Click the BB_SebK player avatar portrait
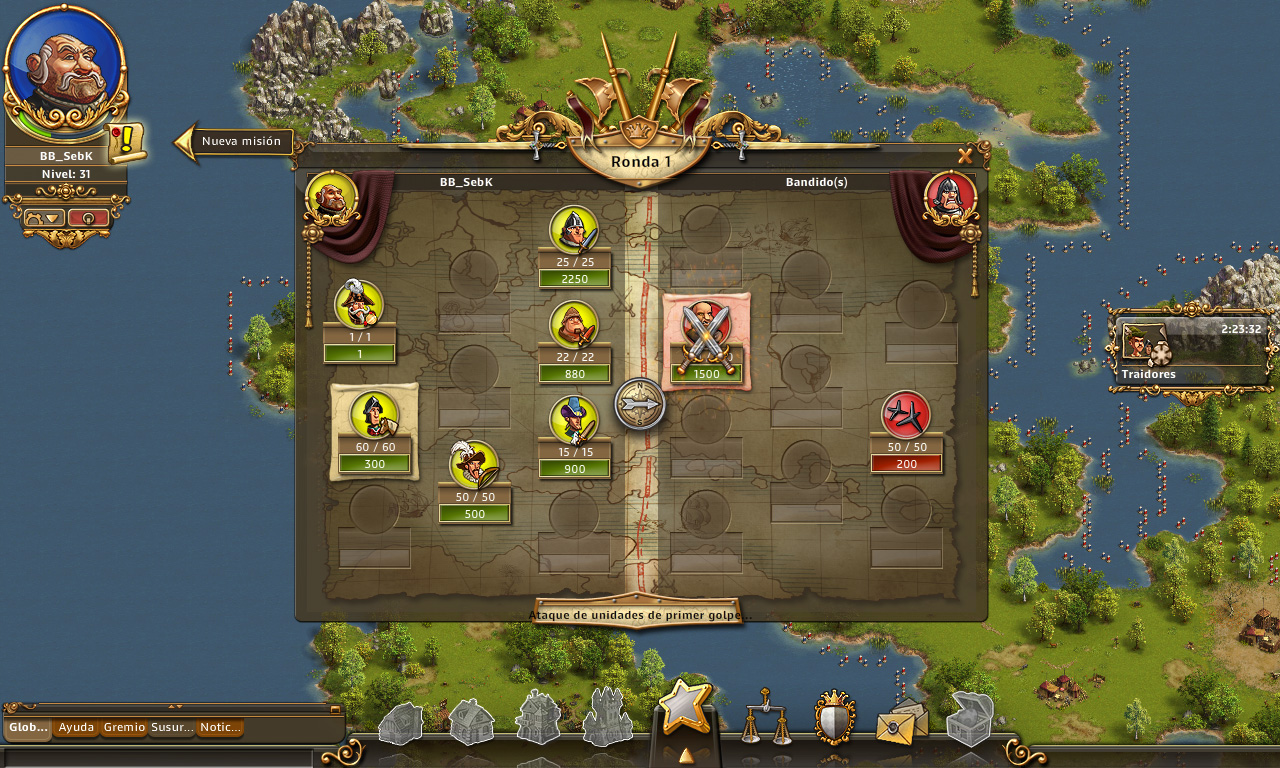Screen dimensions: 1280x768 [66, 68]
